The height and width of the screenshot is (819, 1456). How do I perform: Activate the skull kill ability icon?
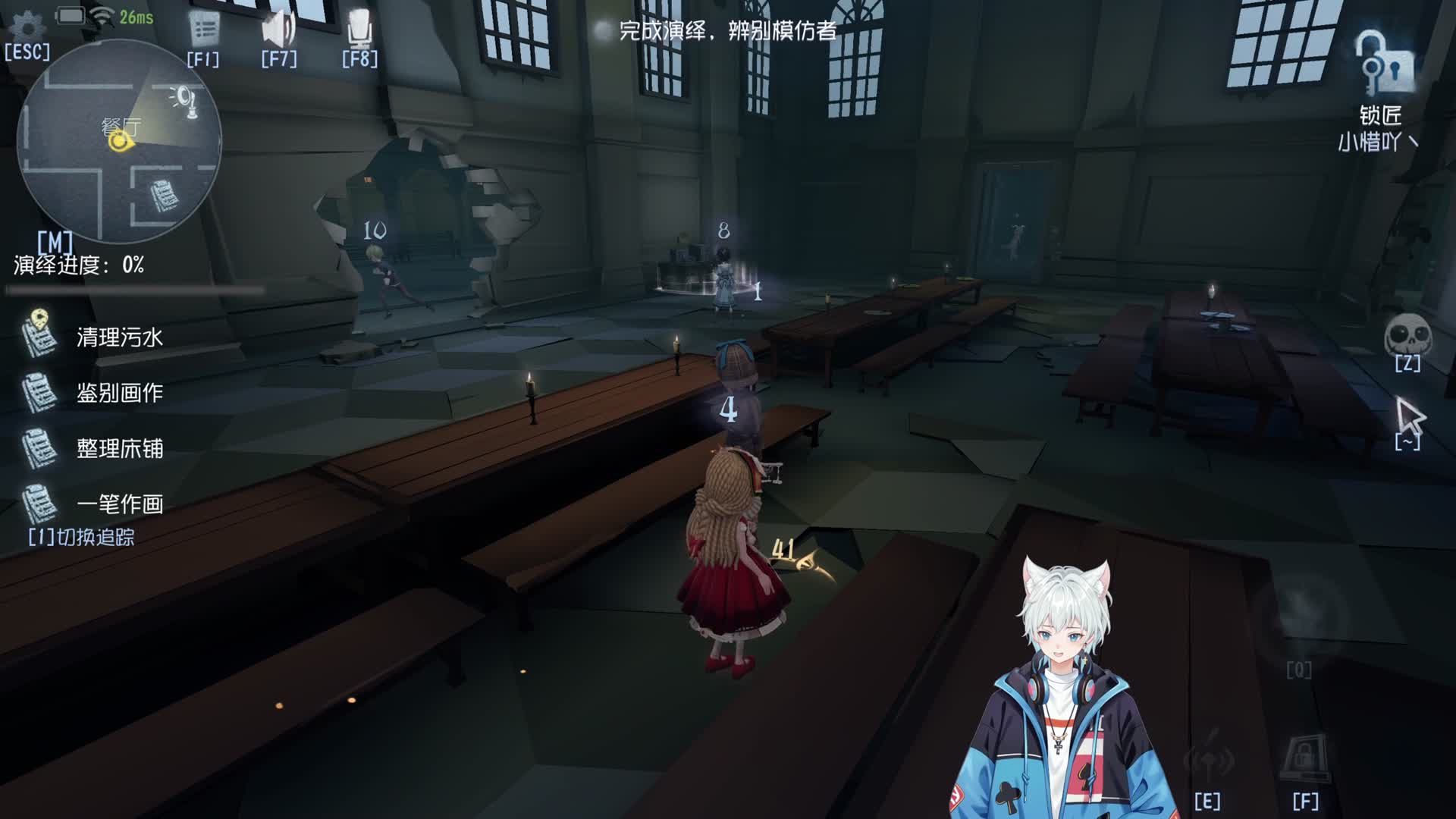[1407, 336]
